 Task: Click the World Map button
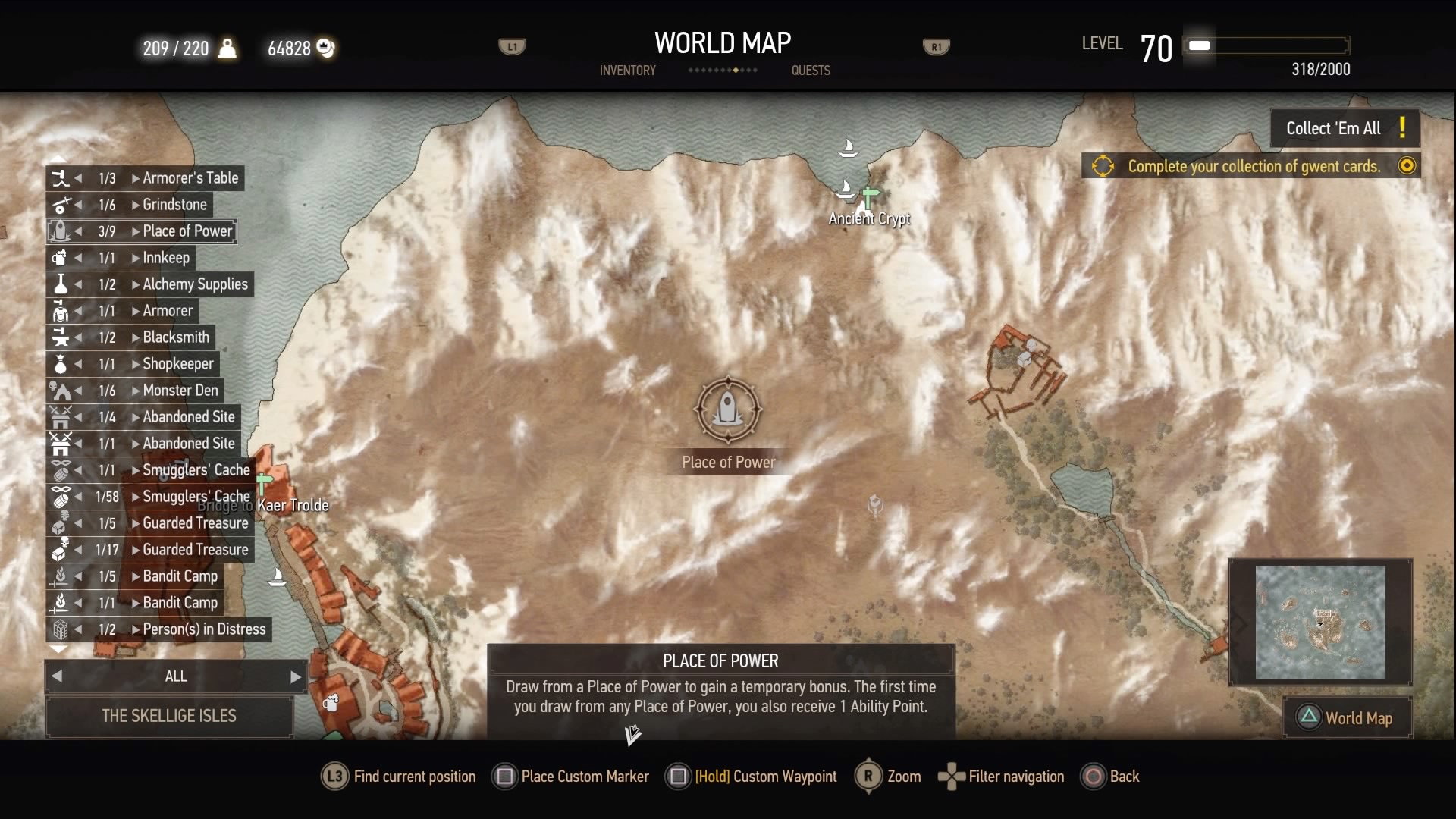pyautogui.click(x=1348, y=718)
